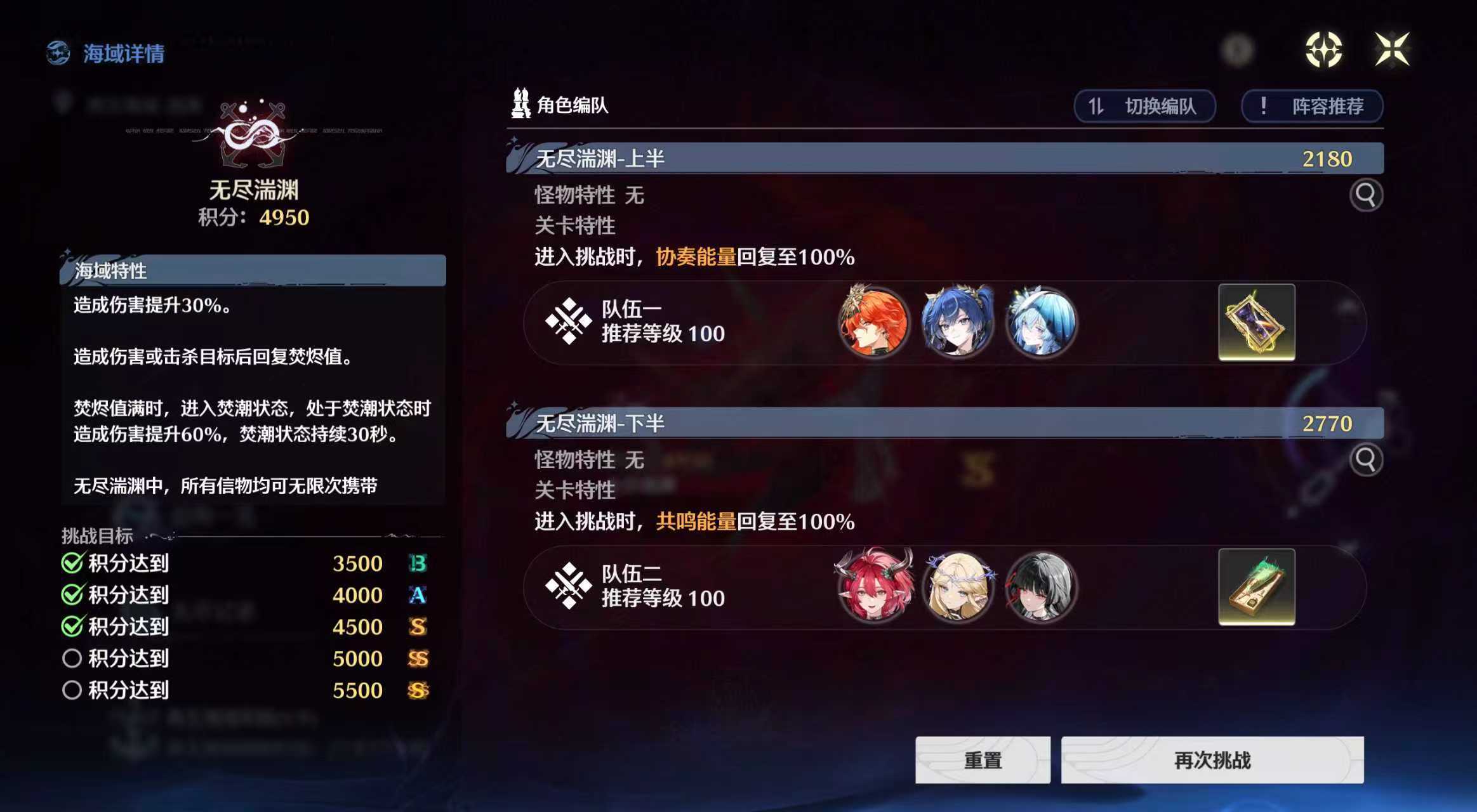Viewport: 1477px width, 812px height.
Task: Open the magnifier for 无尽湍渊-上半
Action: click(1367, 196)
